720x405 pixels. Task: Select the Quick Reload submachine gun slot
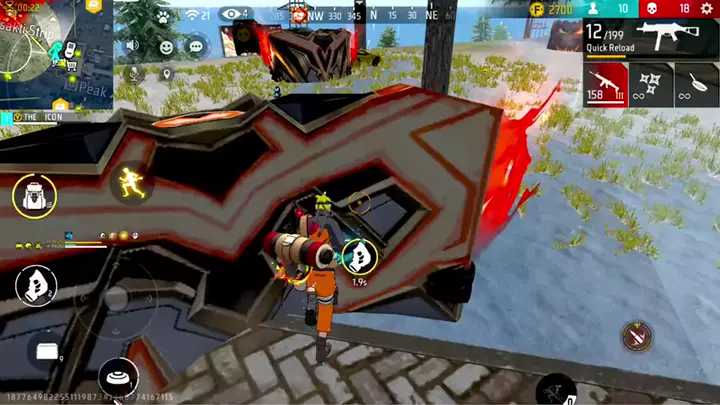point(650,39)
